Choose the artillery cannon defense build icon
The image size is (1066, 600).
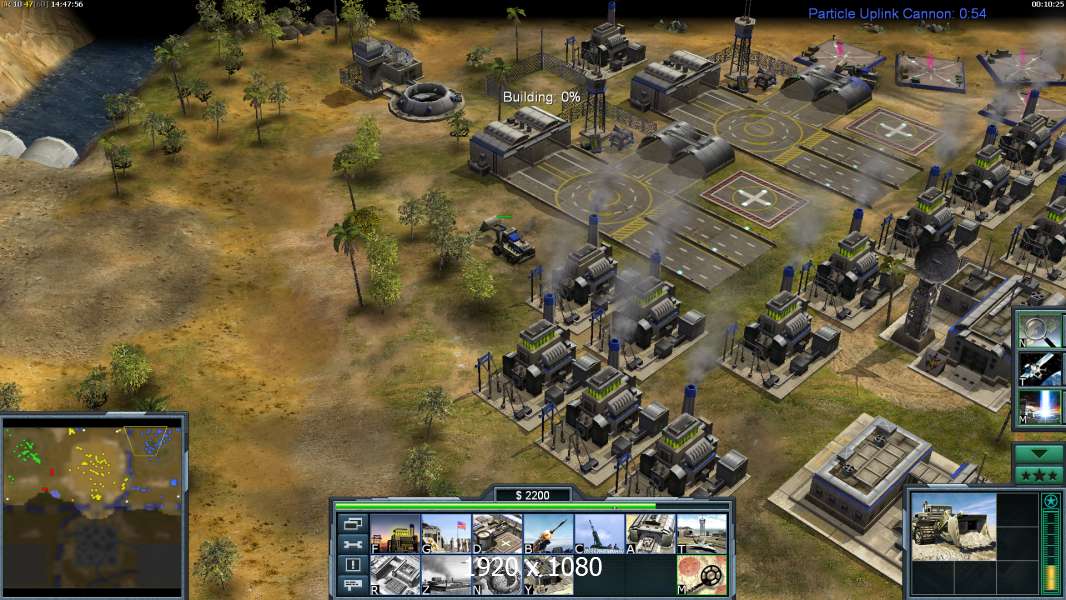[599, 534]
